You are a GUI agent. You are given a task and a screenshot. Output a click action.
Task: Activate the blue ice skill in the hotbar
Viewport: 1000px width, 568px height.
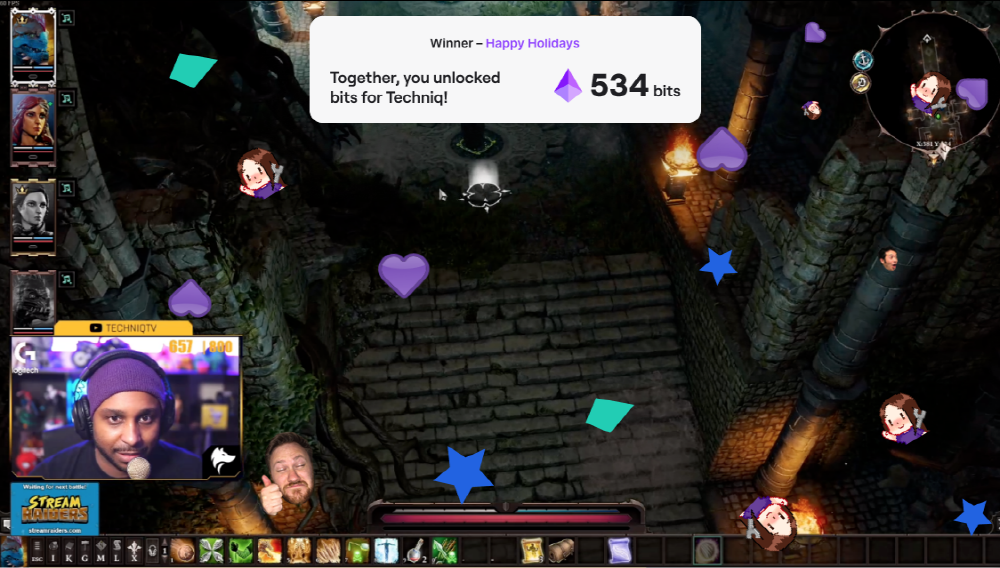(386, 551)
